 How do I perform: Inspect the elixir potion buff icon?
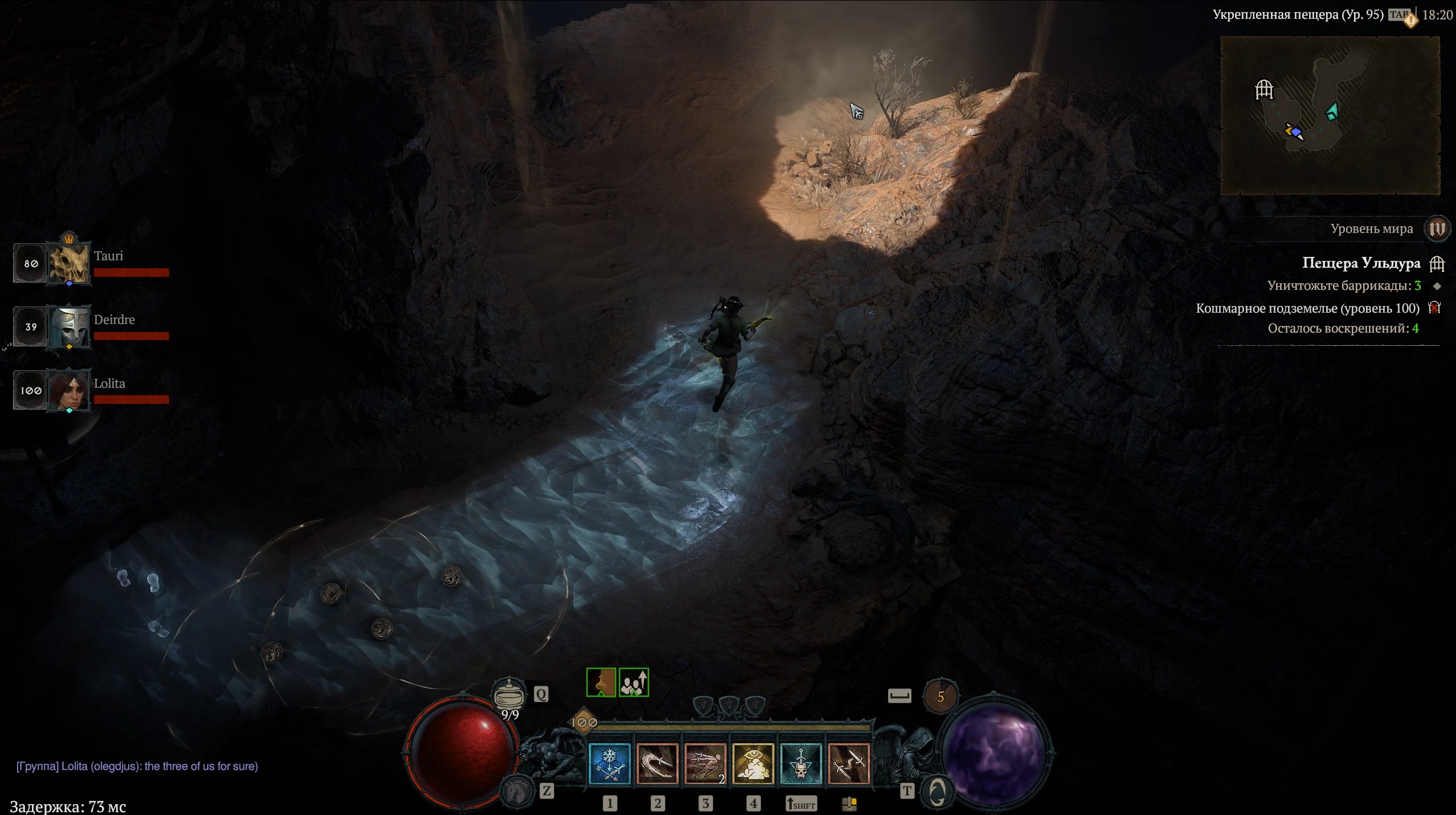click(x=601, y=682)
